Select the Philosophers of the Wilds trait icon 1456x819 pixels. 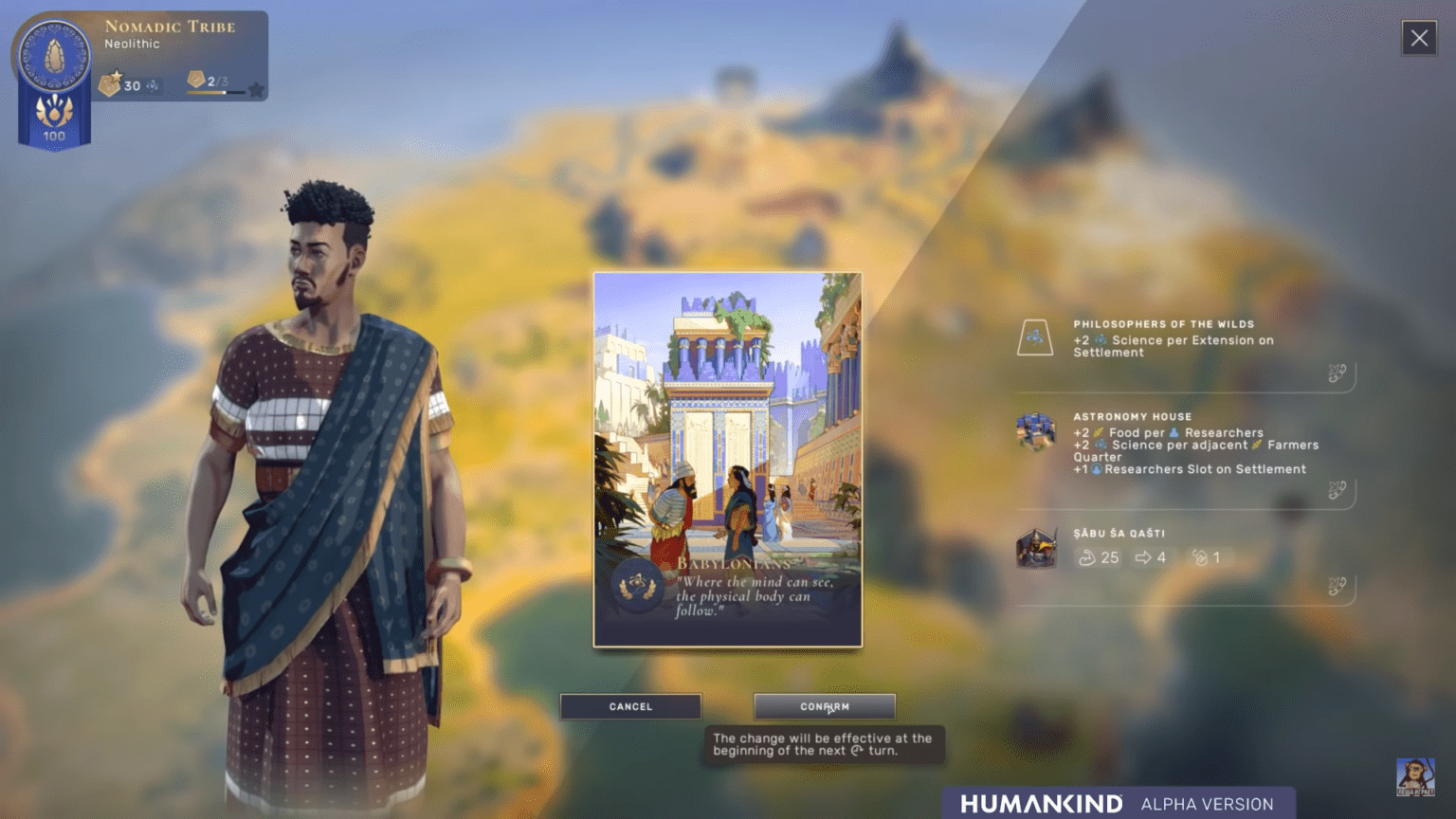(x=1038, y=337)
